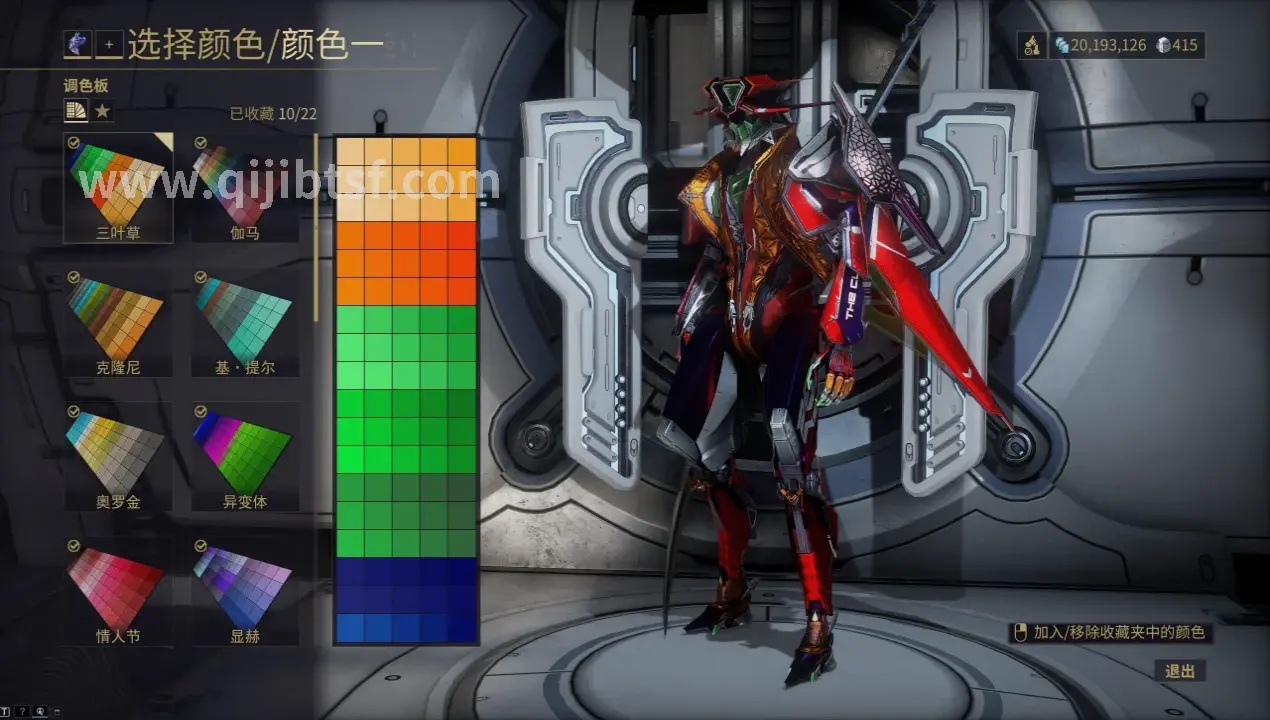The height and width of the screenshot is (720, 1270).
Task: Exit the color menu via 退出
Action: click(x=1179, y=671)
